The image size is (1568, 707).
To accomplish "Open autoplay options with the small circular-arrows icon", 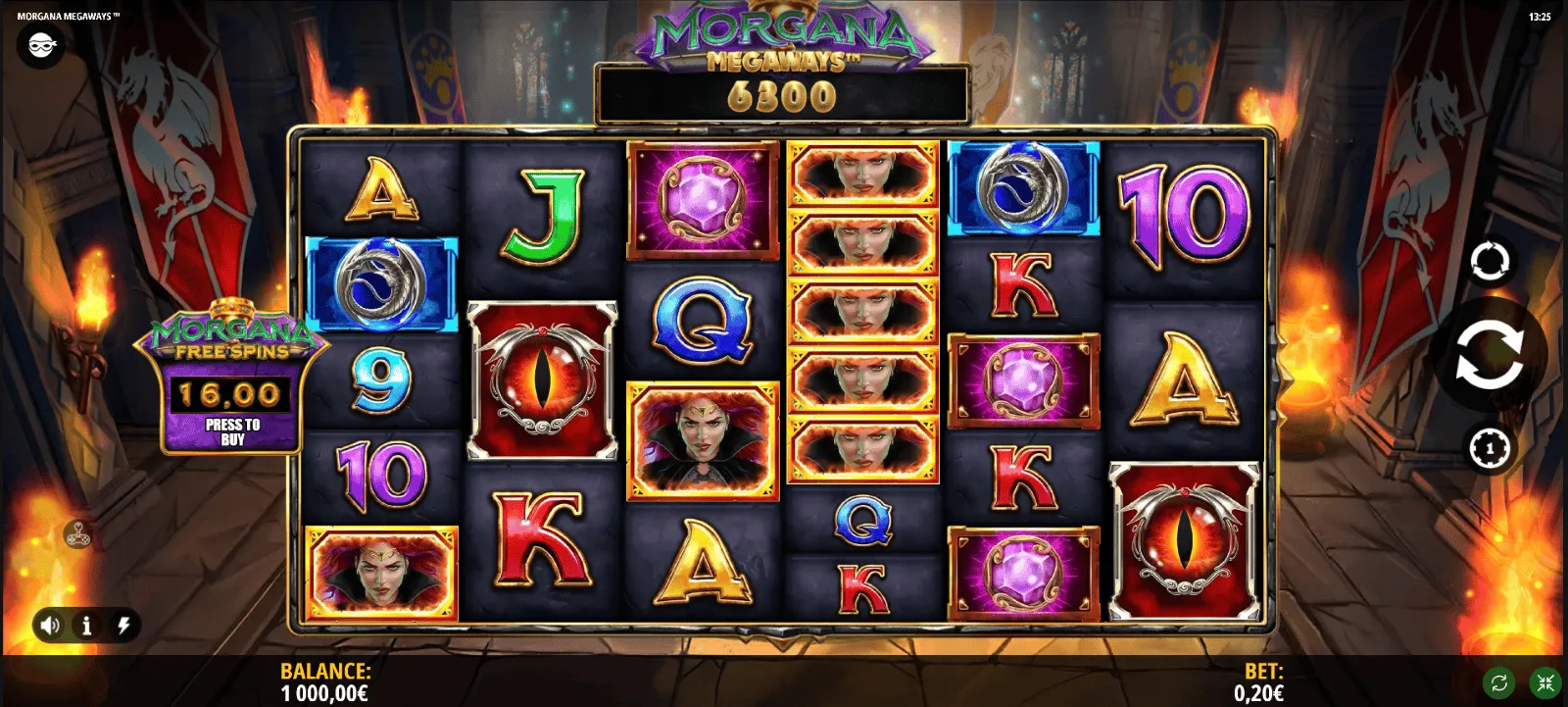I will (x=1492, y=260).
